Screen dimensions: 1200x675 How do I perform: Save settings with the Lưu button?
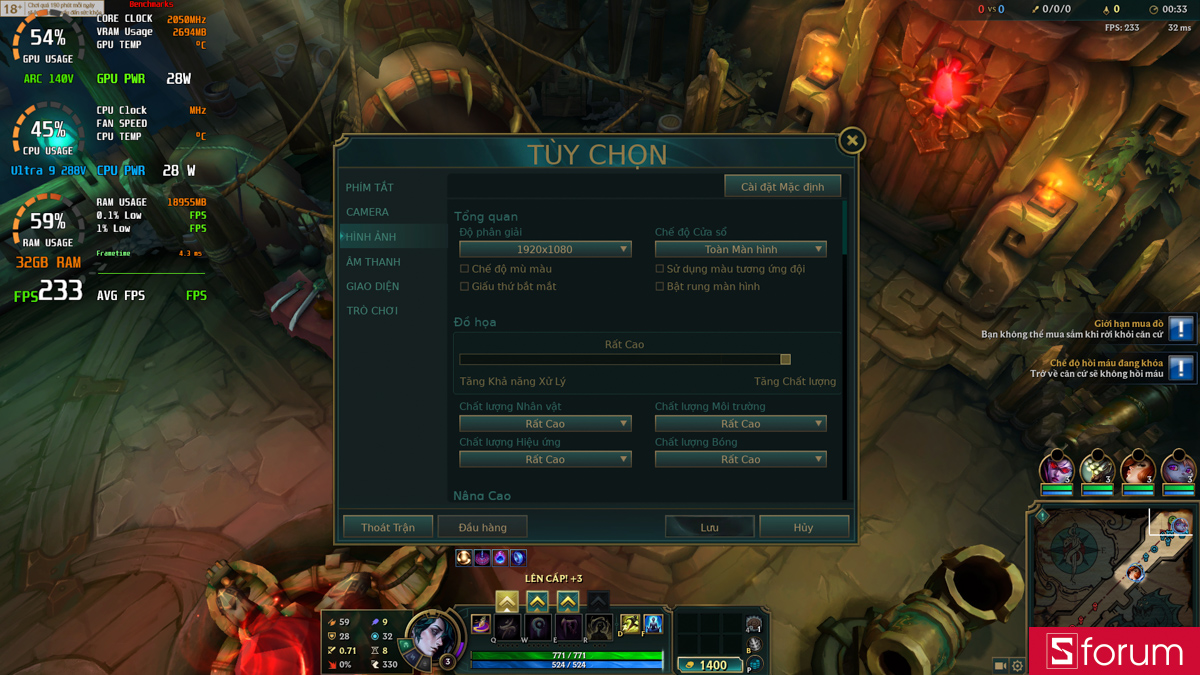pos(709,527)
